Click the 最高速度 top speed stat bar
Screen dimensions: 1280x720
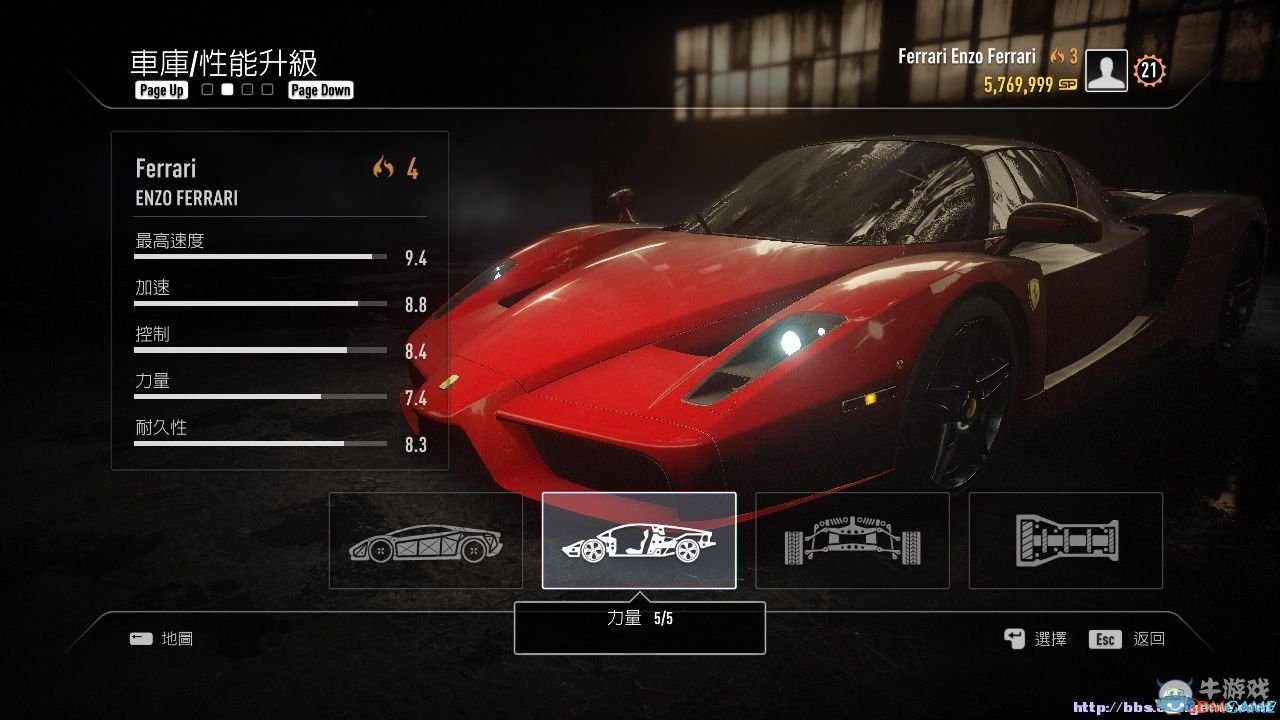(x=258, y=255)
